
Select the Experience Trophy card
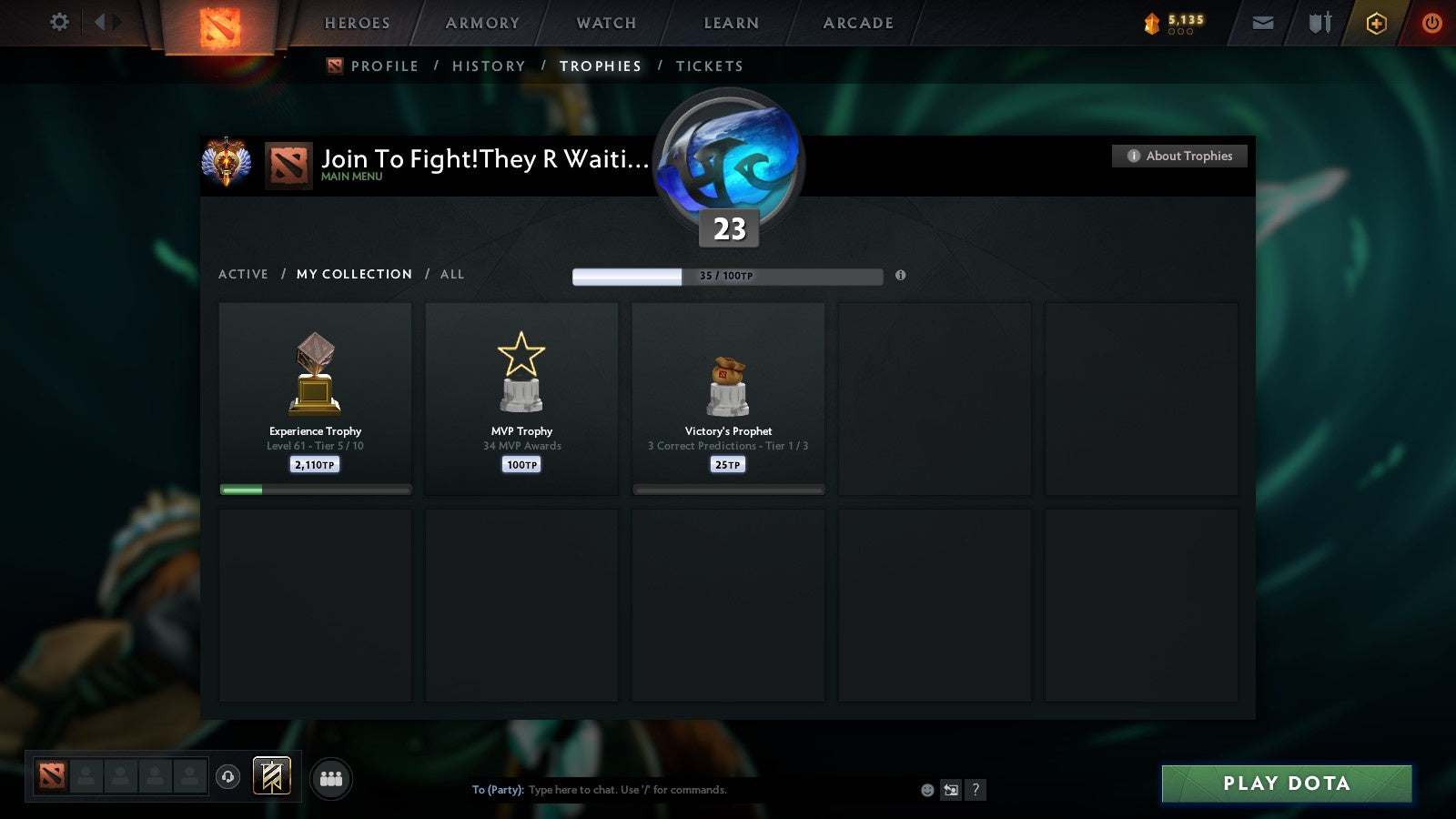click(314, 399)
